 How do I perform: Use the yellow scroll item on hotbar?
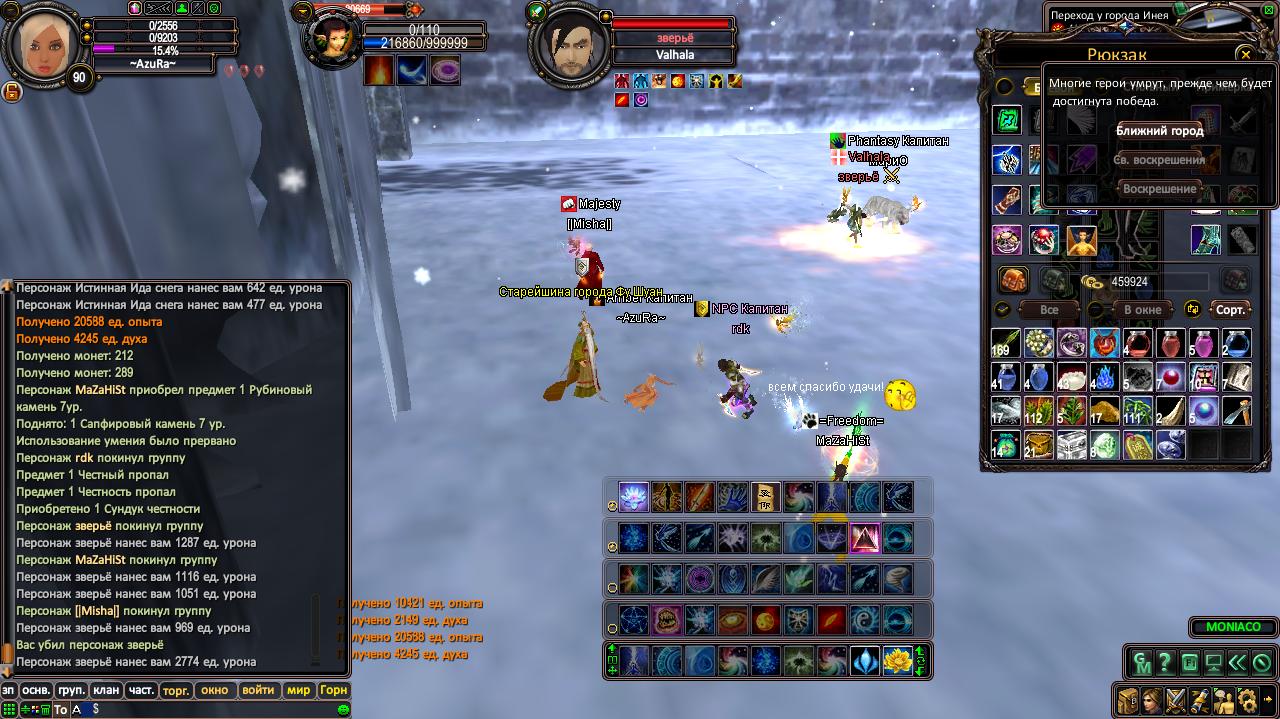pos(765,496)
